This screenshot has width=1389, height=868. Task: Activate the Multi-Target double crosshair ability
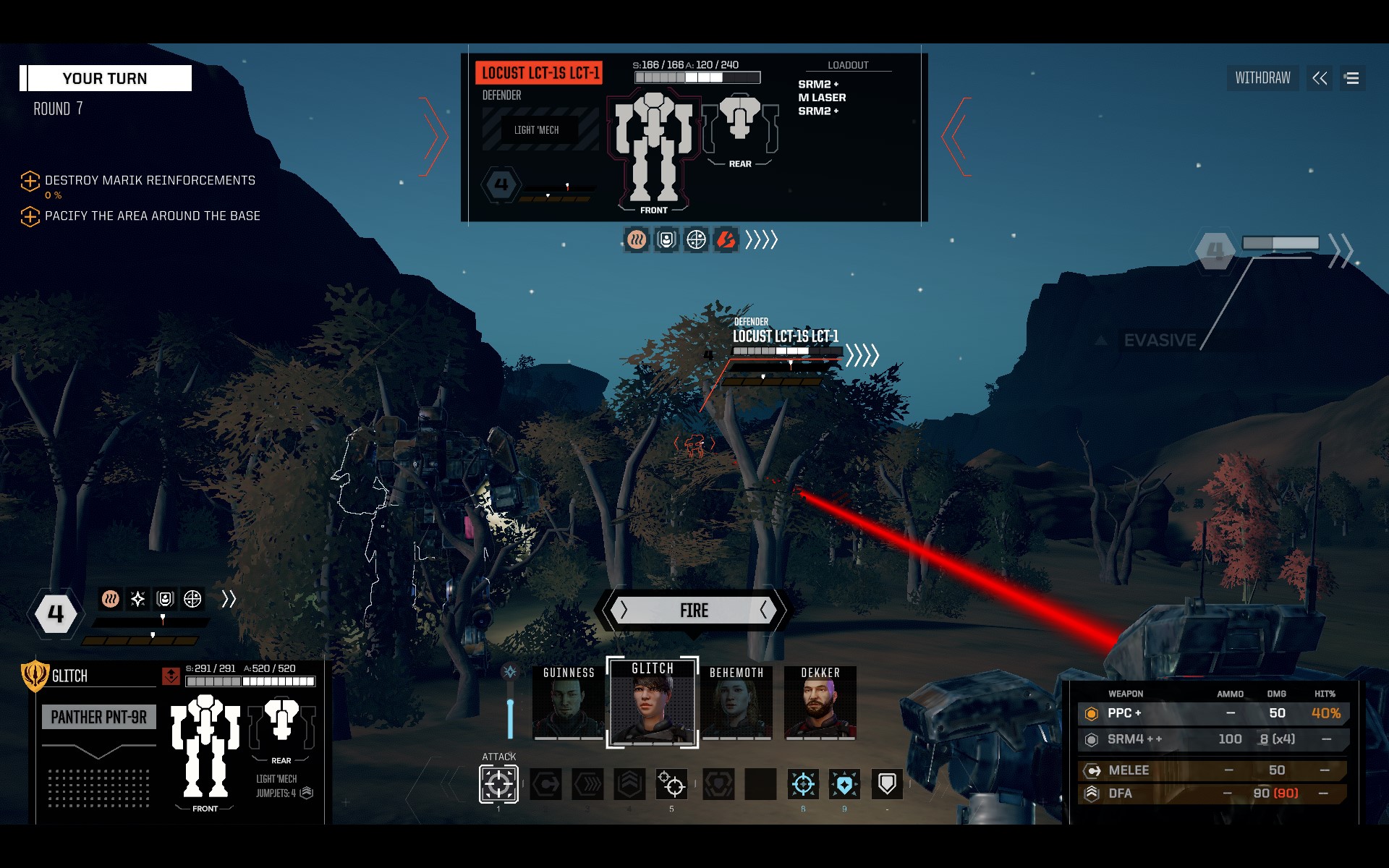pyautogui.click(x=671, y=784)
